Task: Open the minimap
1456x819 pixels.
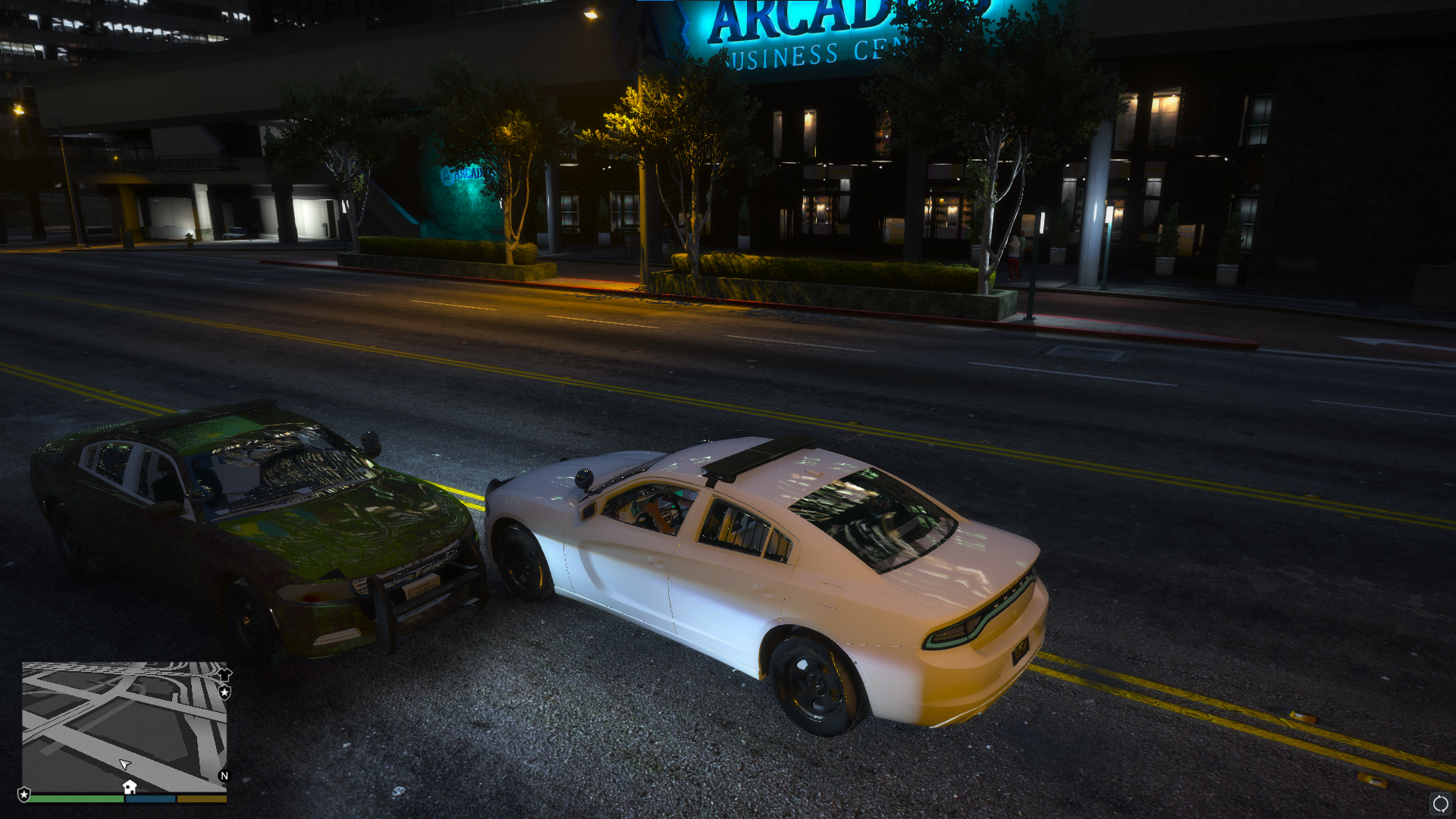Action: (124, 726)
